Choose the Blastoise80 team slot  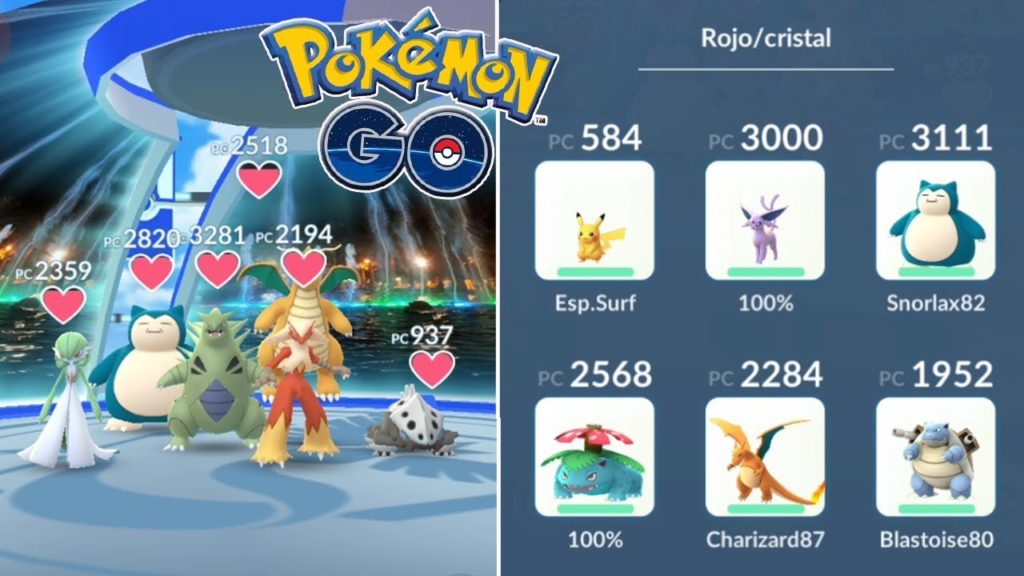coord(935,457)
